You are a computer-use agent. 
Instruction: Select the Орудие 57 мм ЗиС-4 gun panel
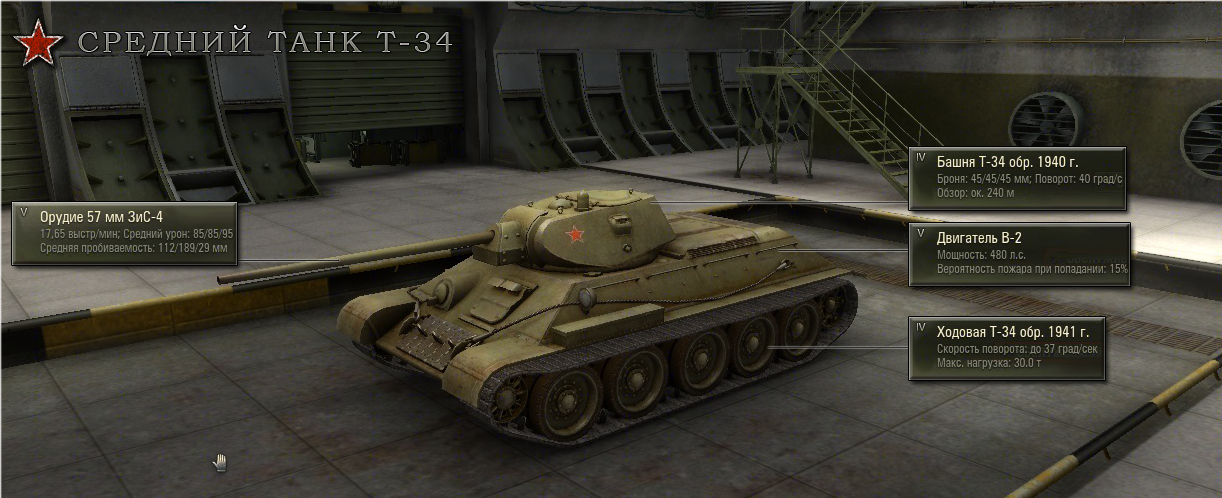point(124,233)
